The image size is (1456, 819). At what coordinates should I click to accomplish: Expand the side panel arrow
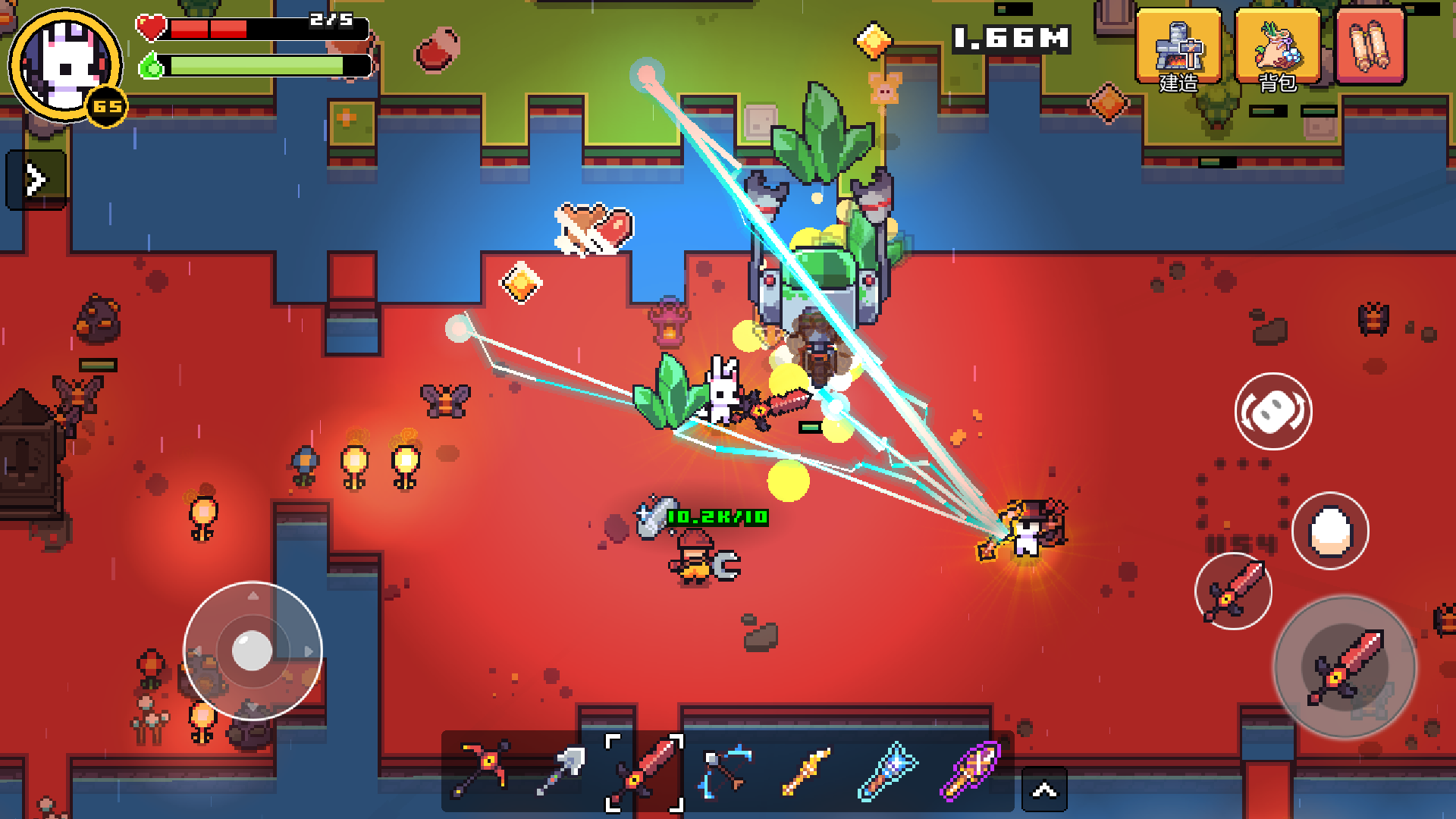click(x=36, y=180)
